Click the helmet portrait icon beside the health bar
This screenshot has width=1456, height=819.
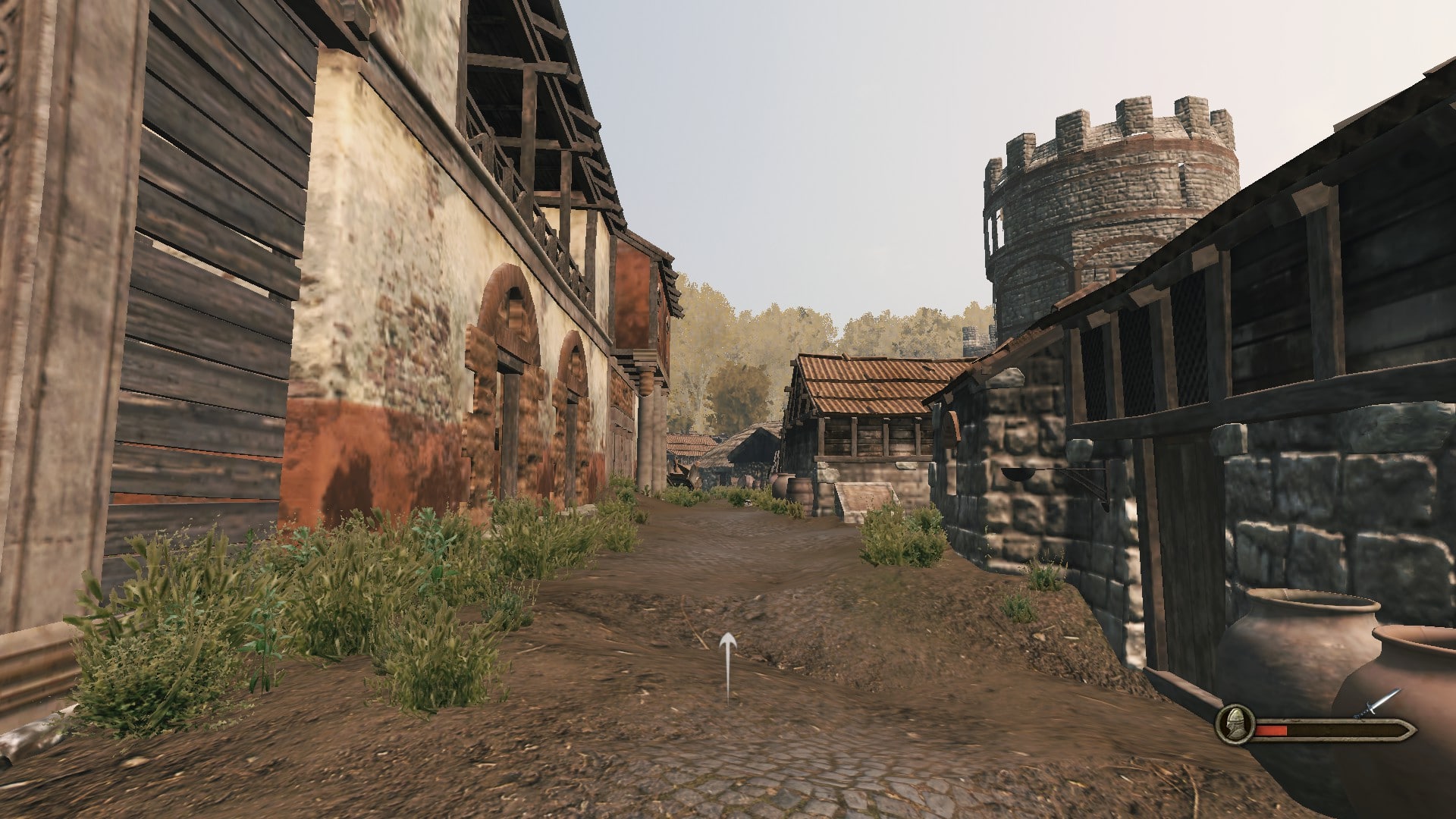coord(1234,724)
